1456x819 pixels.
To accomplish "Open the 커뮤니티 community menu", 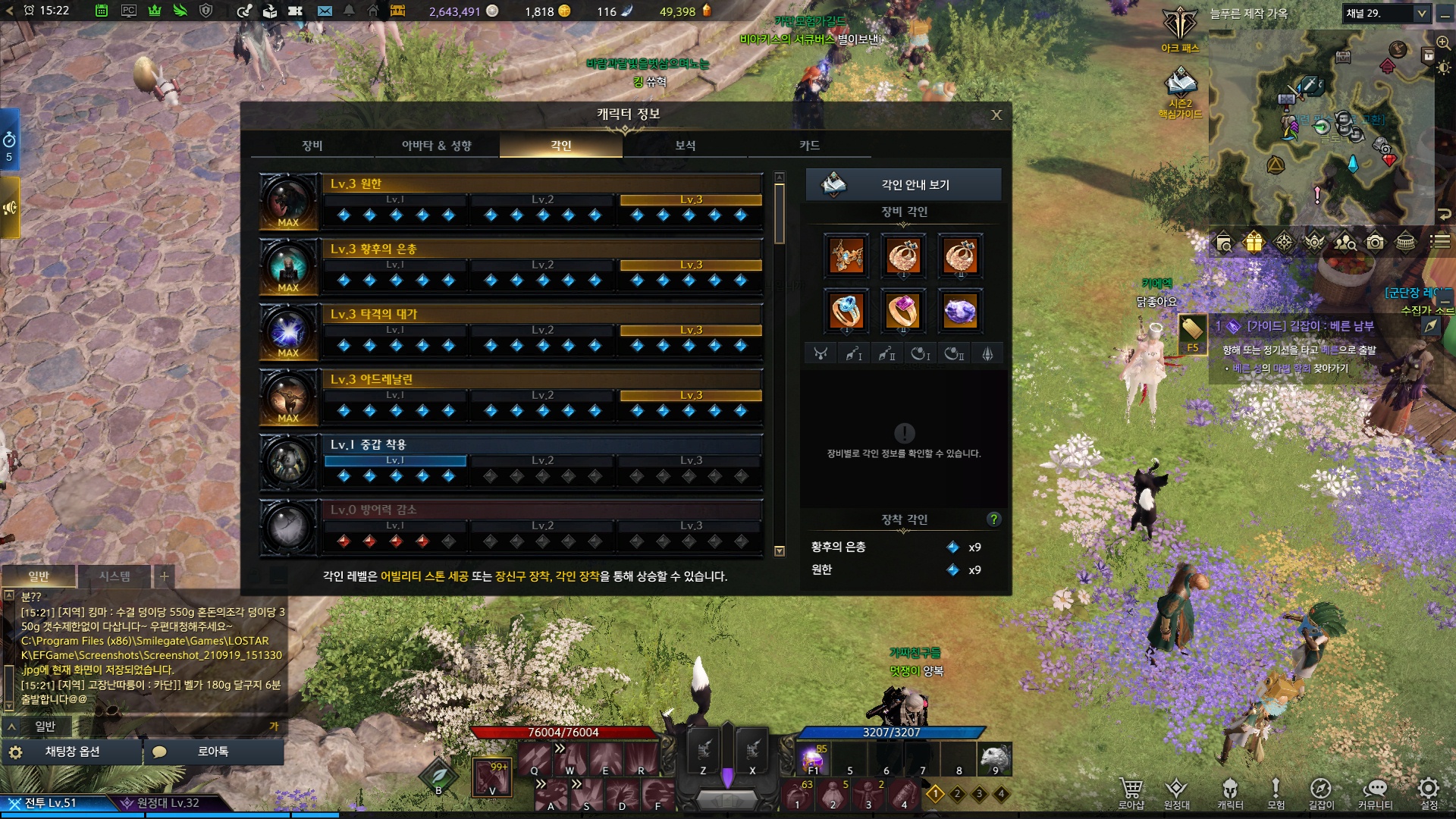I will tap(1375, 792).
